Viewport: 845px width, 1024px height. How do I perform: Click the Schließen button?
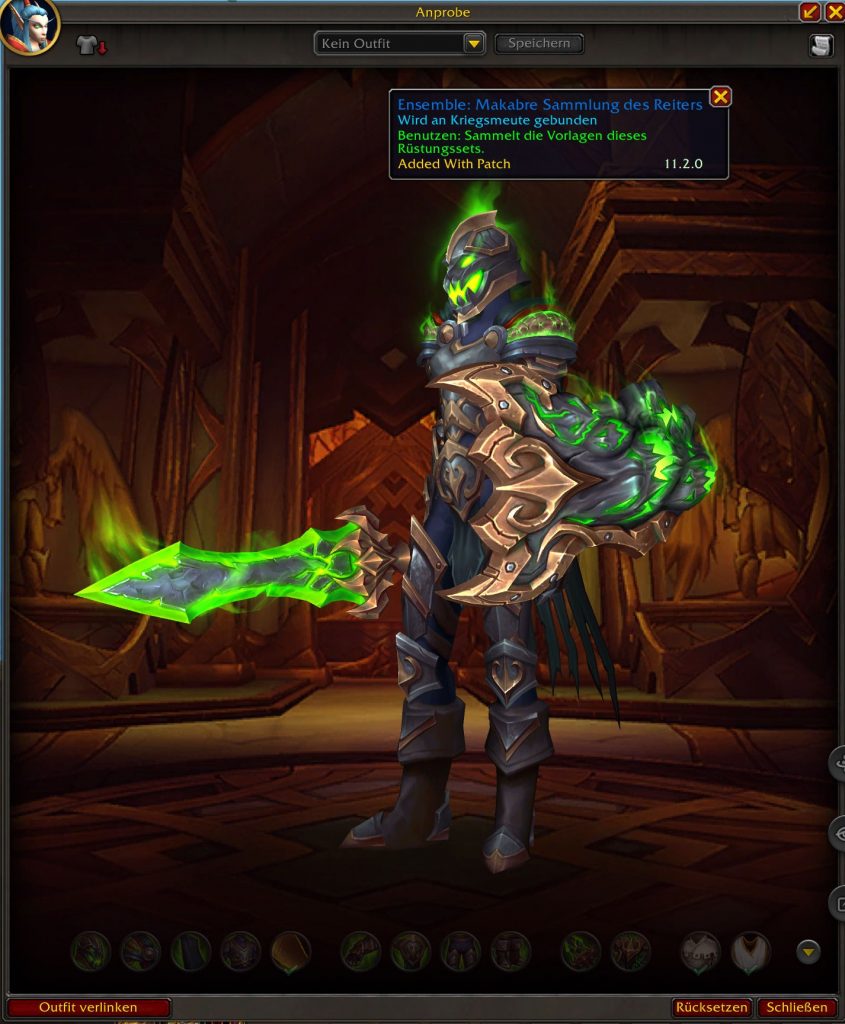pyautogui.click(x=797, y=1007)
